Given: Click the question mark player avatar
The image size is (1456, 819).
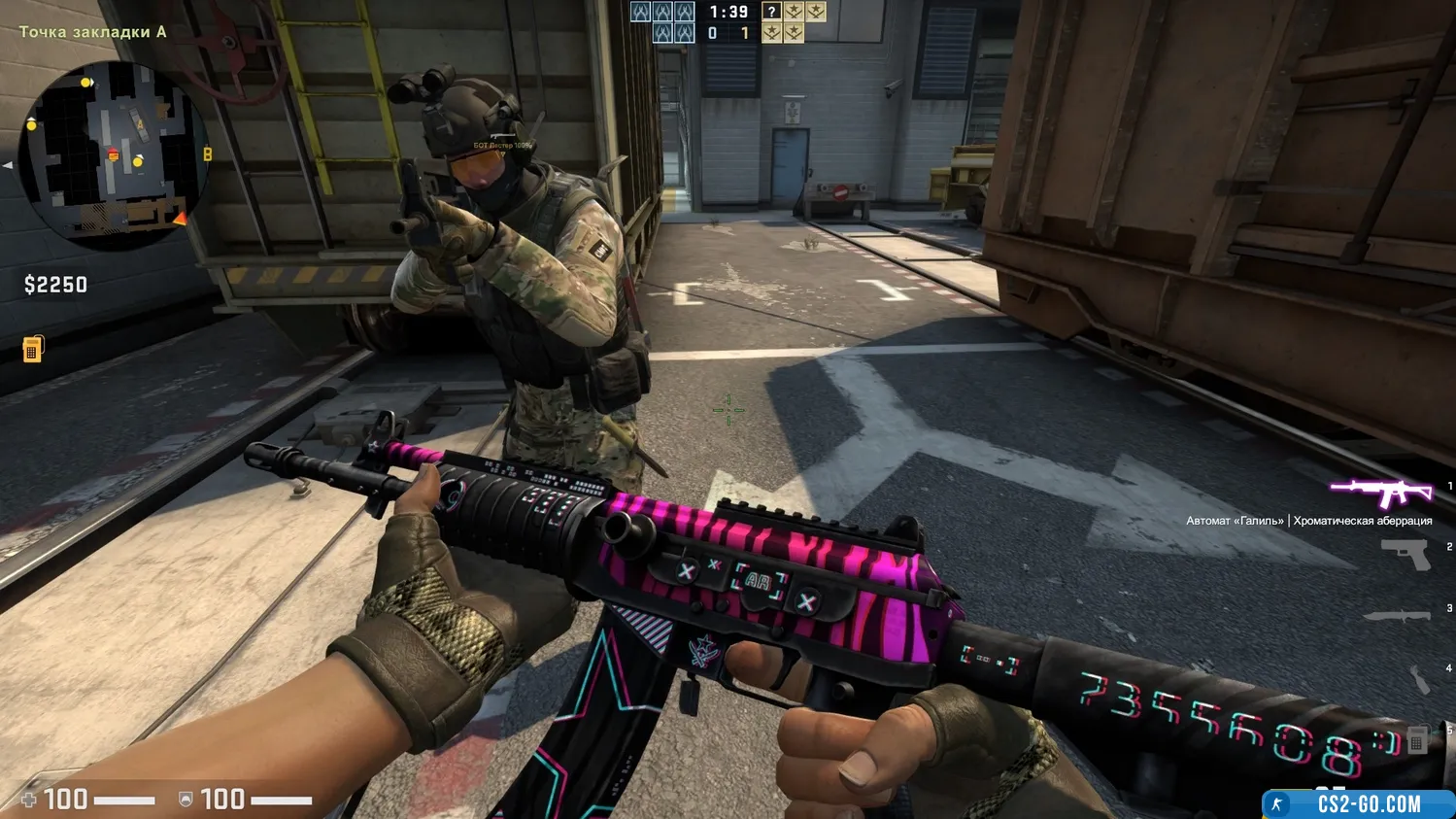Looking at the screenshot, I should pyautogui.click(x=771, y=12).
